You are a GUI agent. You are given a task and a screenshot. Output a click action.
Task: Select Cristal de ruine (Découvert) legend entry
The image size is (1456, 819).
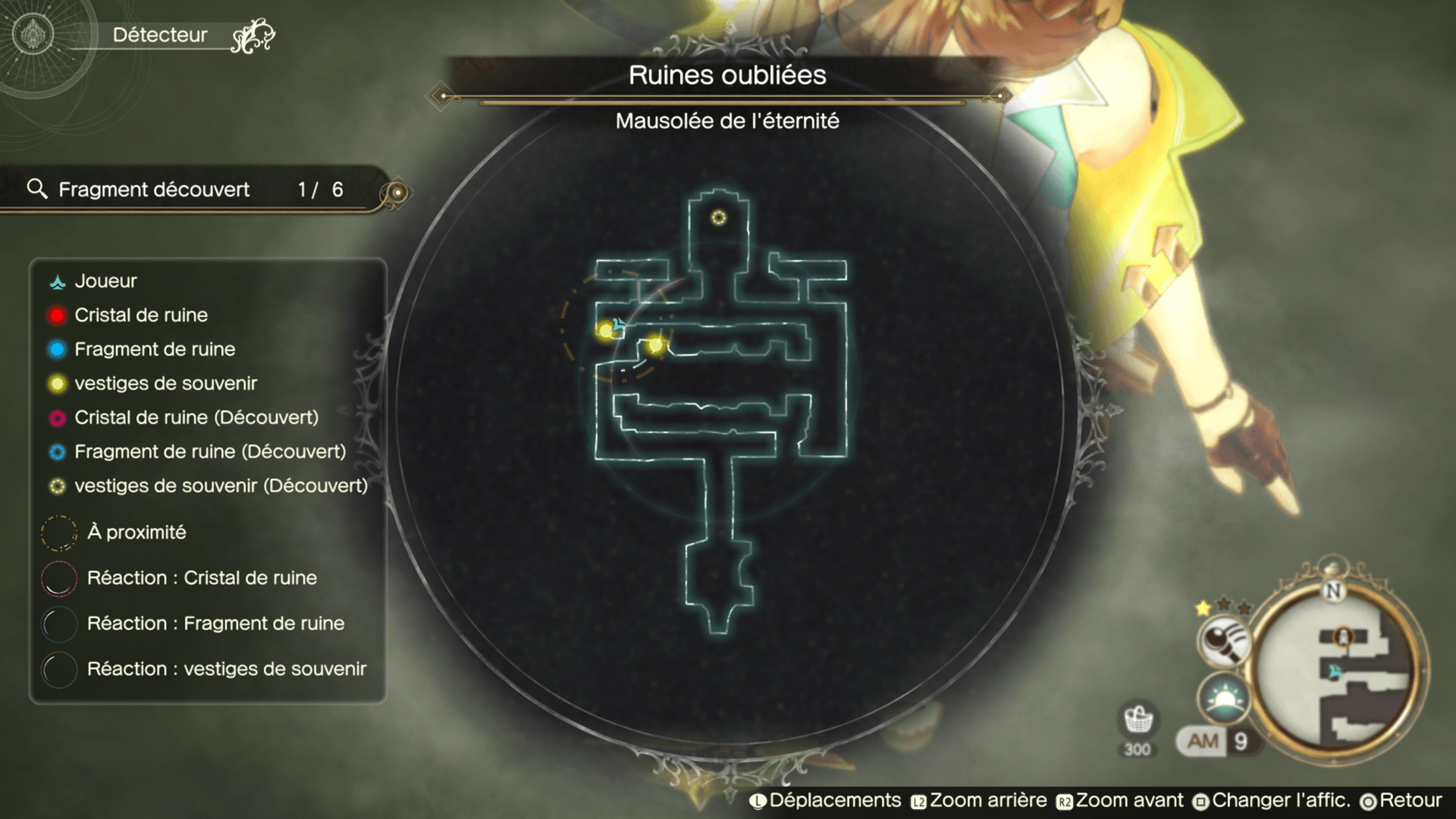pyautogui.click(x=196, y=418)
